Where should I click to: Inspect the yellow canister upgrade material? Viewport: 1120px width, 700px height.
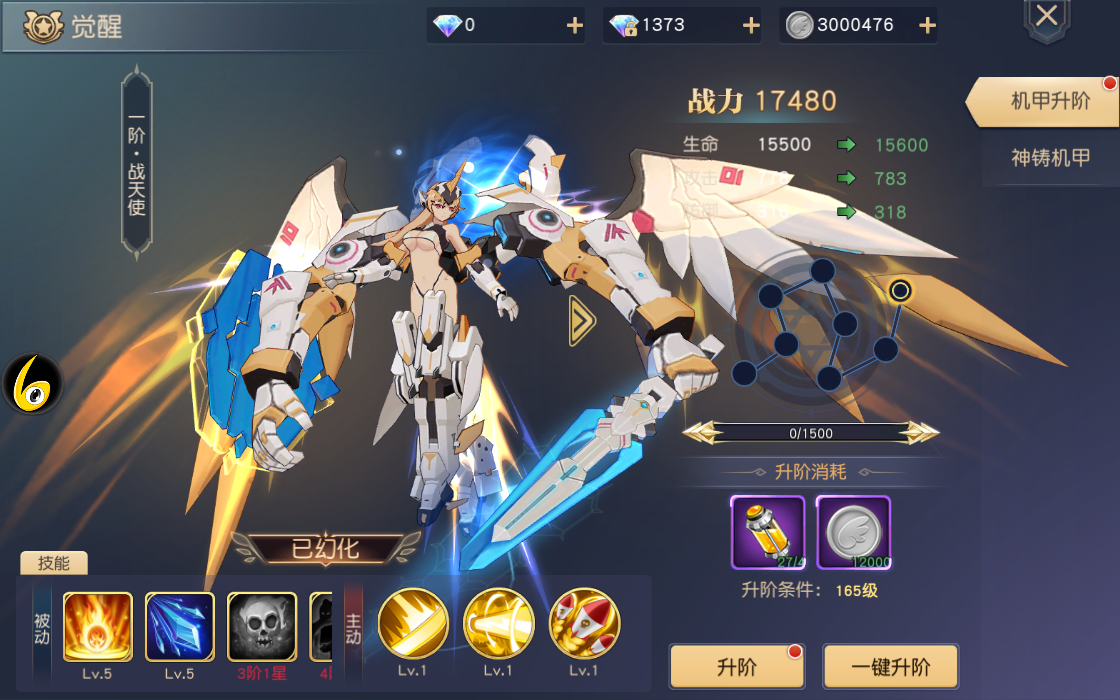(767, 532)
